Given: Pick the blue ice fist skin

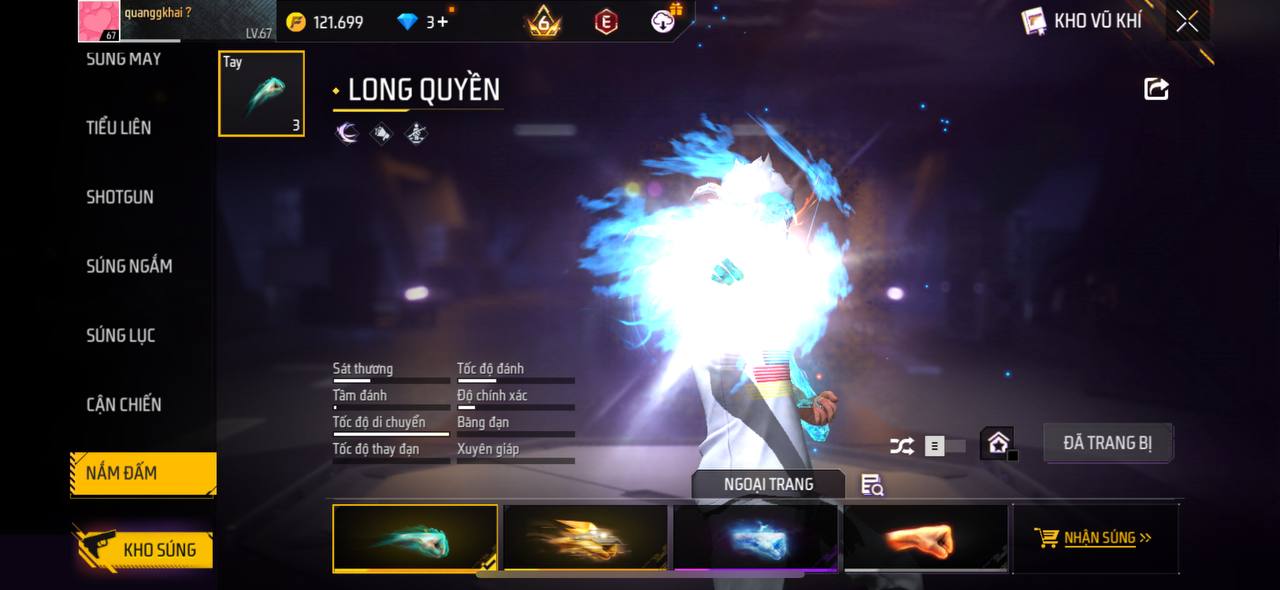Looking at the screenshot, I should [756, 538].
